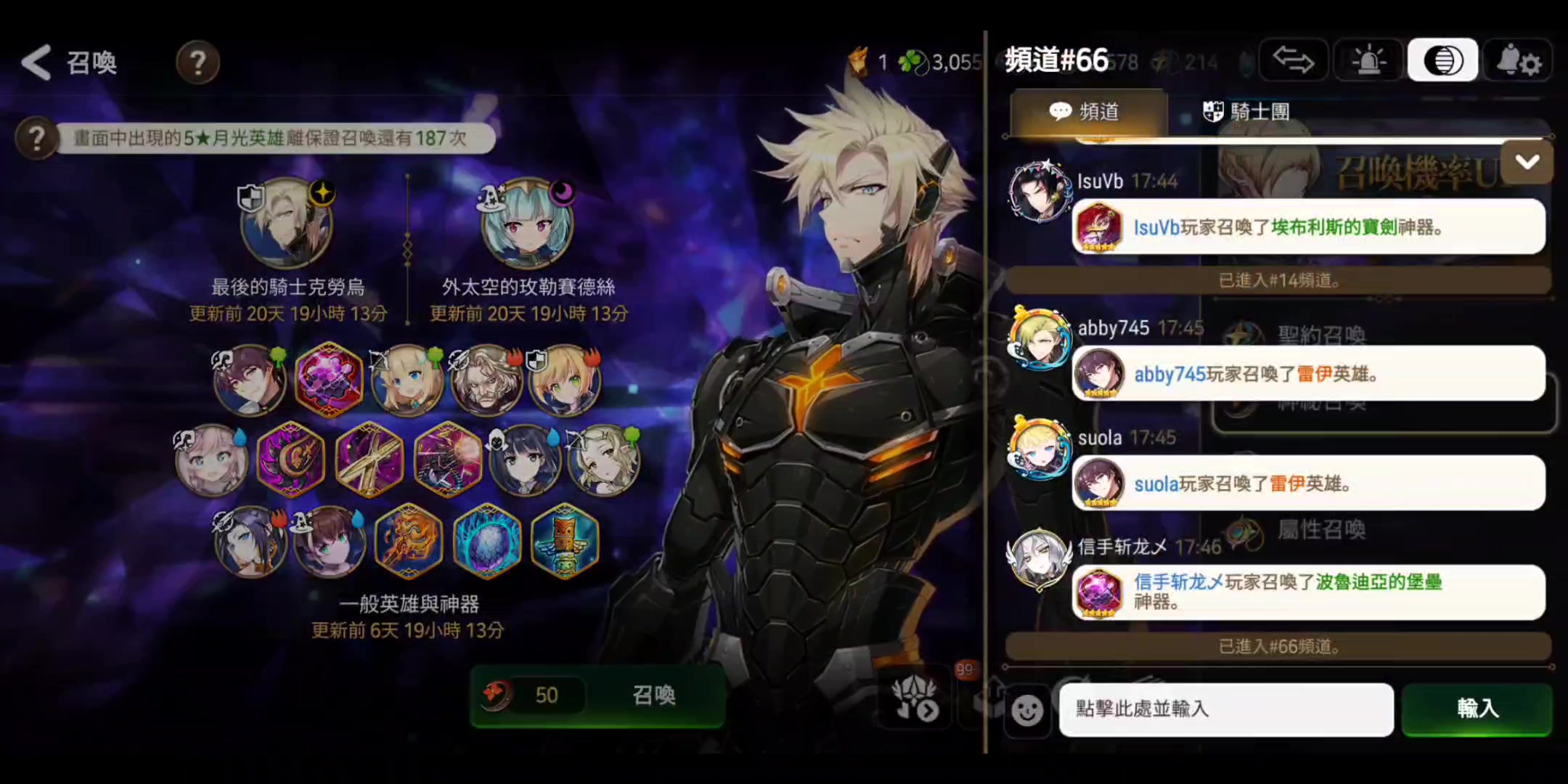The image size is (1568, 784).
Task: Toggle the siren alert notification icon
Action: 1367,60
